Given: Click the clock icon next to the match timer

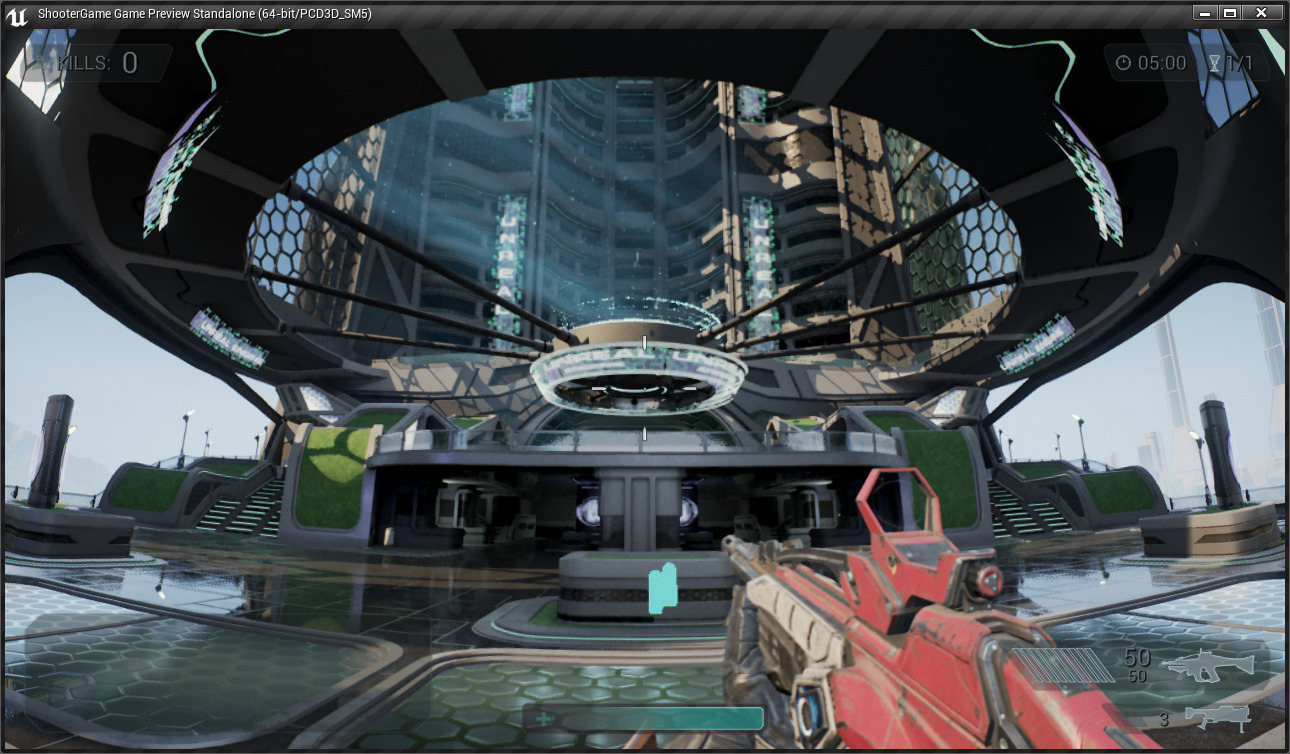Looking at the screenshot, I should [1124, 62].
